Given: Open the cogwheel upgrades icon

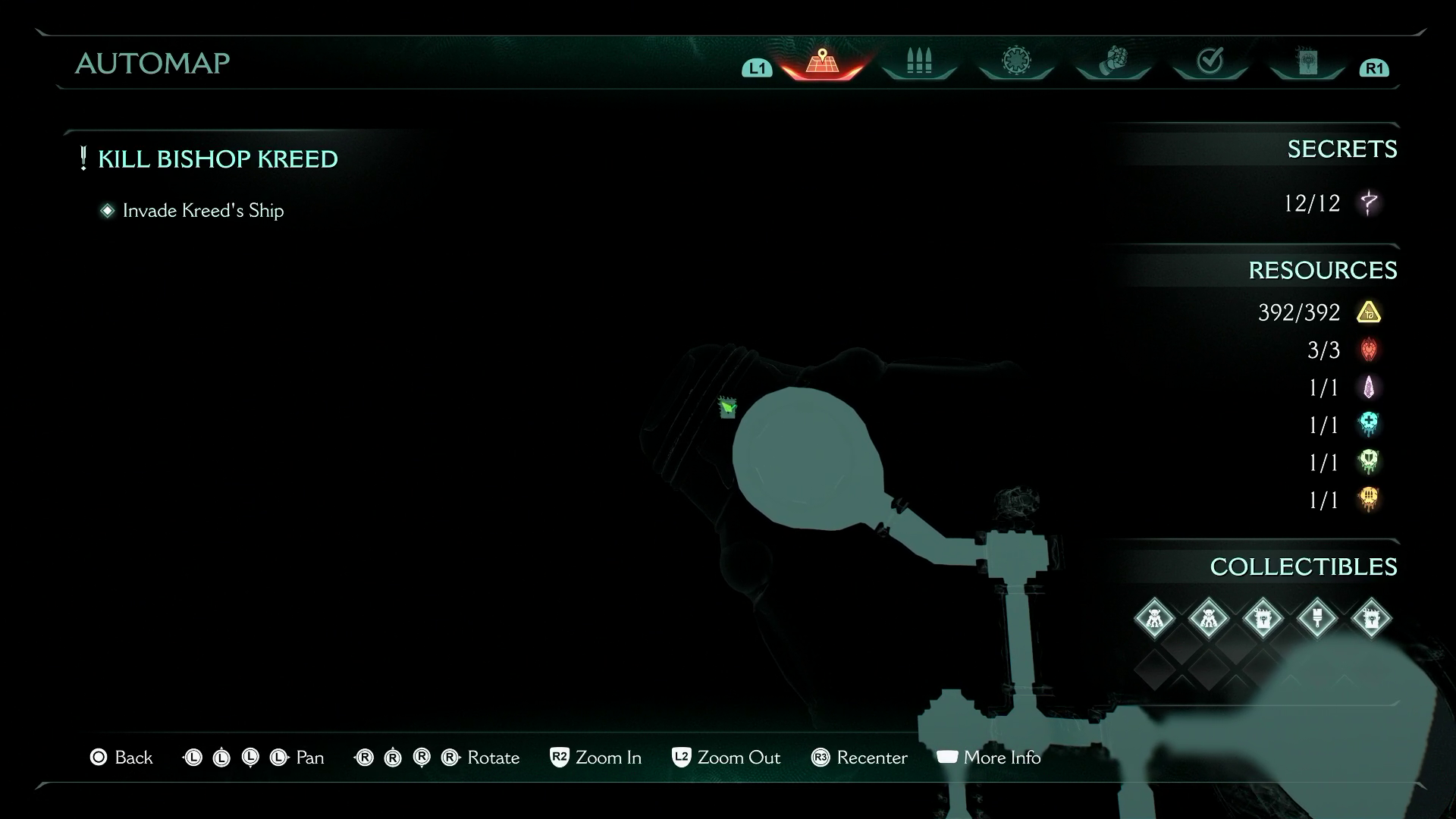Looking at the screenshot, I should (1015, 61).
